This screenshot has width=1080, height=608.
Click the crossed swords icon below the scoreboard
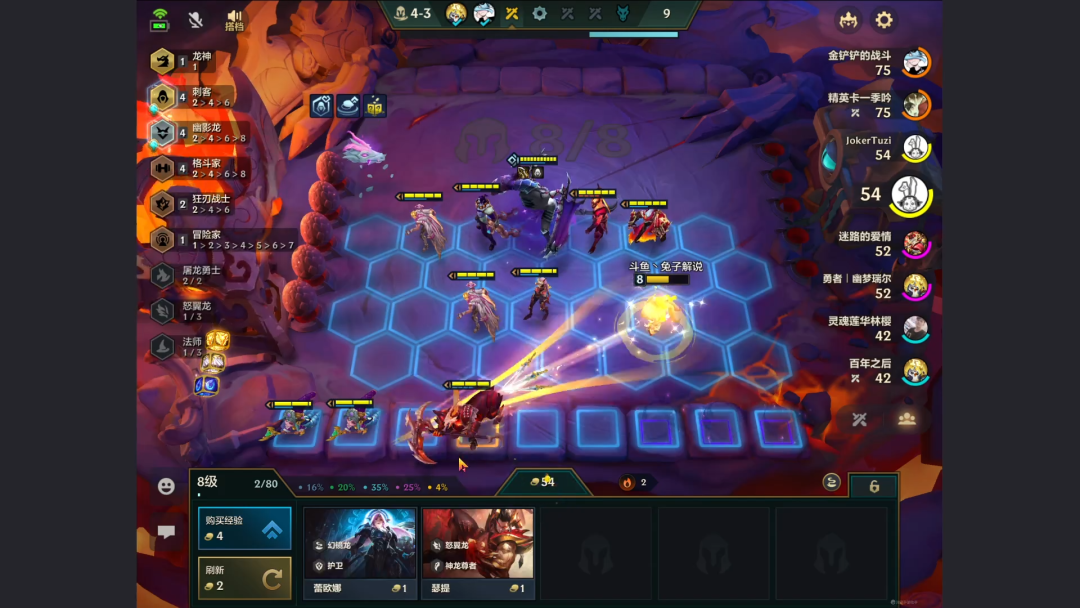tap(859, 419)
